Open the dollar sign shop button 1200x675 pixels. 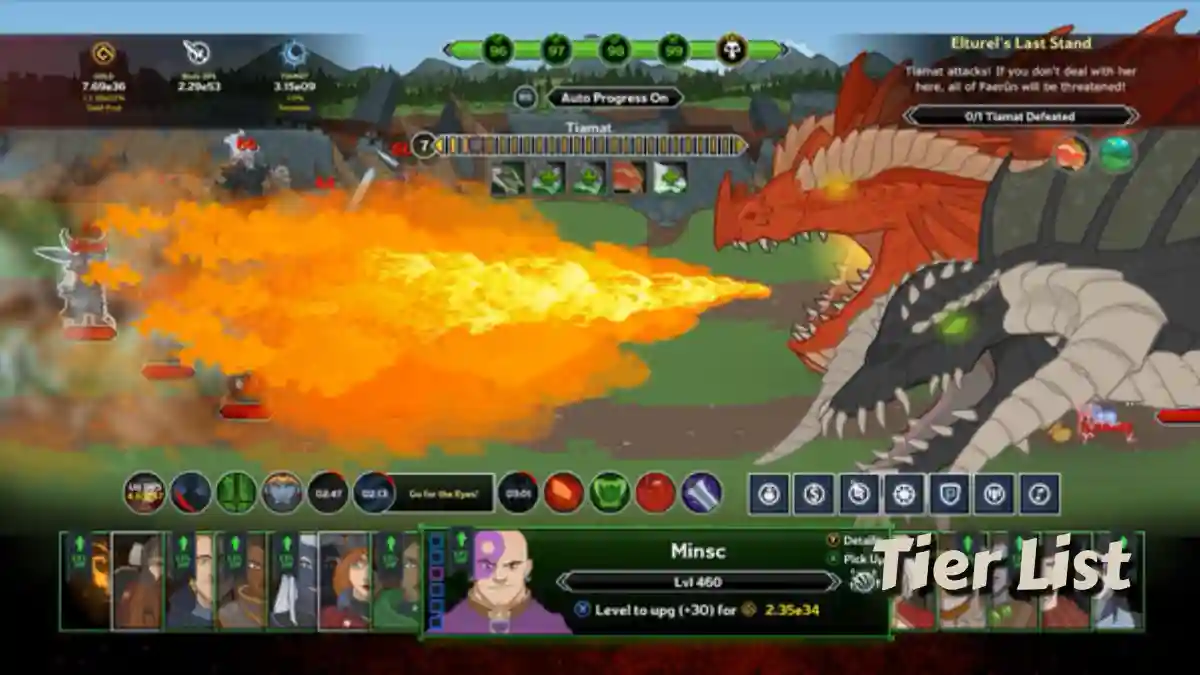[x=813, y=494]
